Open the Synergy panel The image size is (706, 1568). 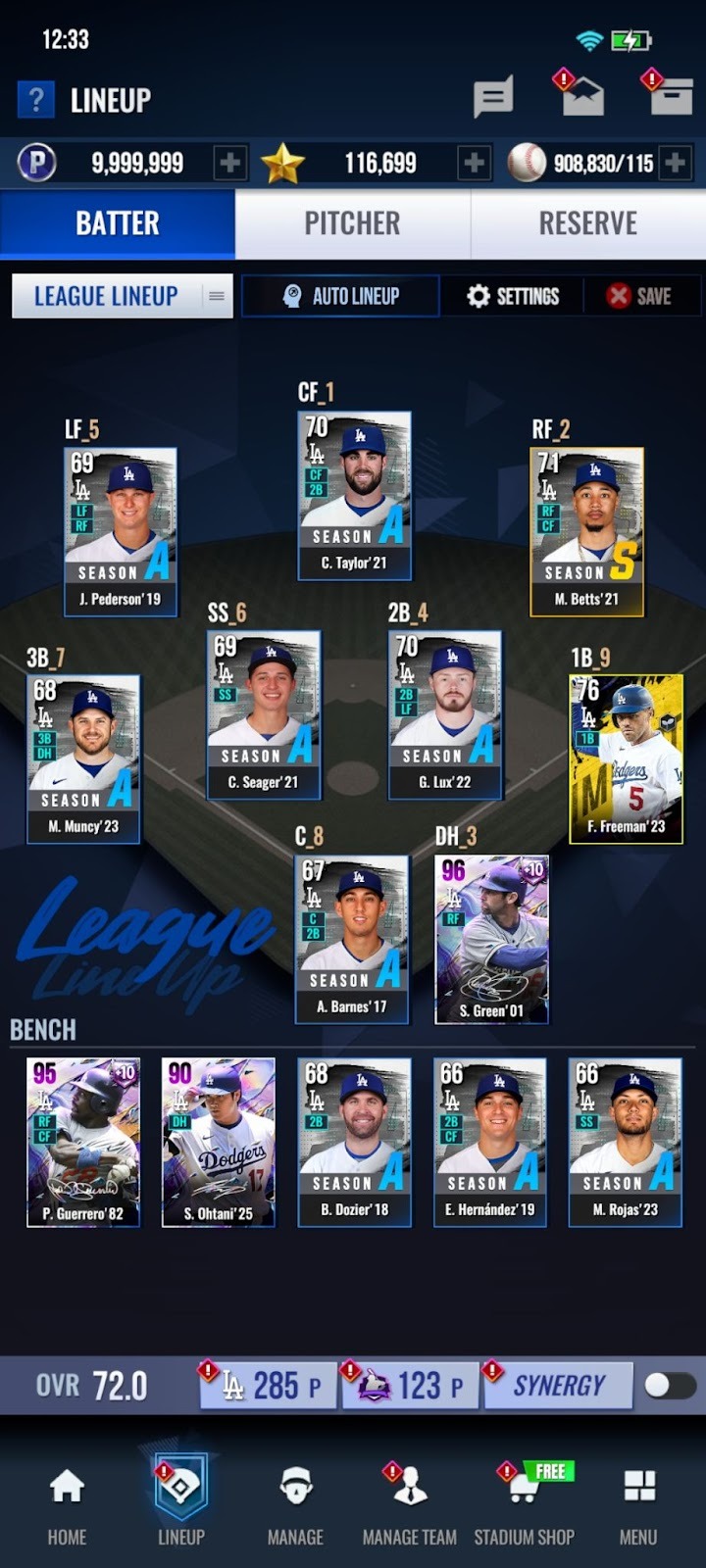point(559,1385)
